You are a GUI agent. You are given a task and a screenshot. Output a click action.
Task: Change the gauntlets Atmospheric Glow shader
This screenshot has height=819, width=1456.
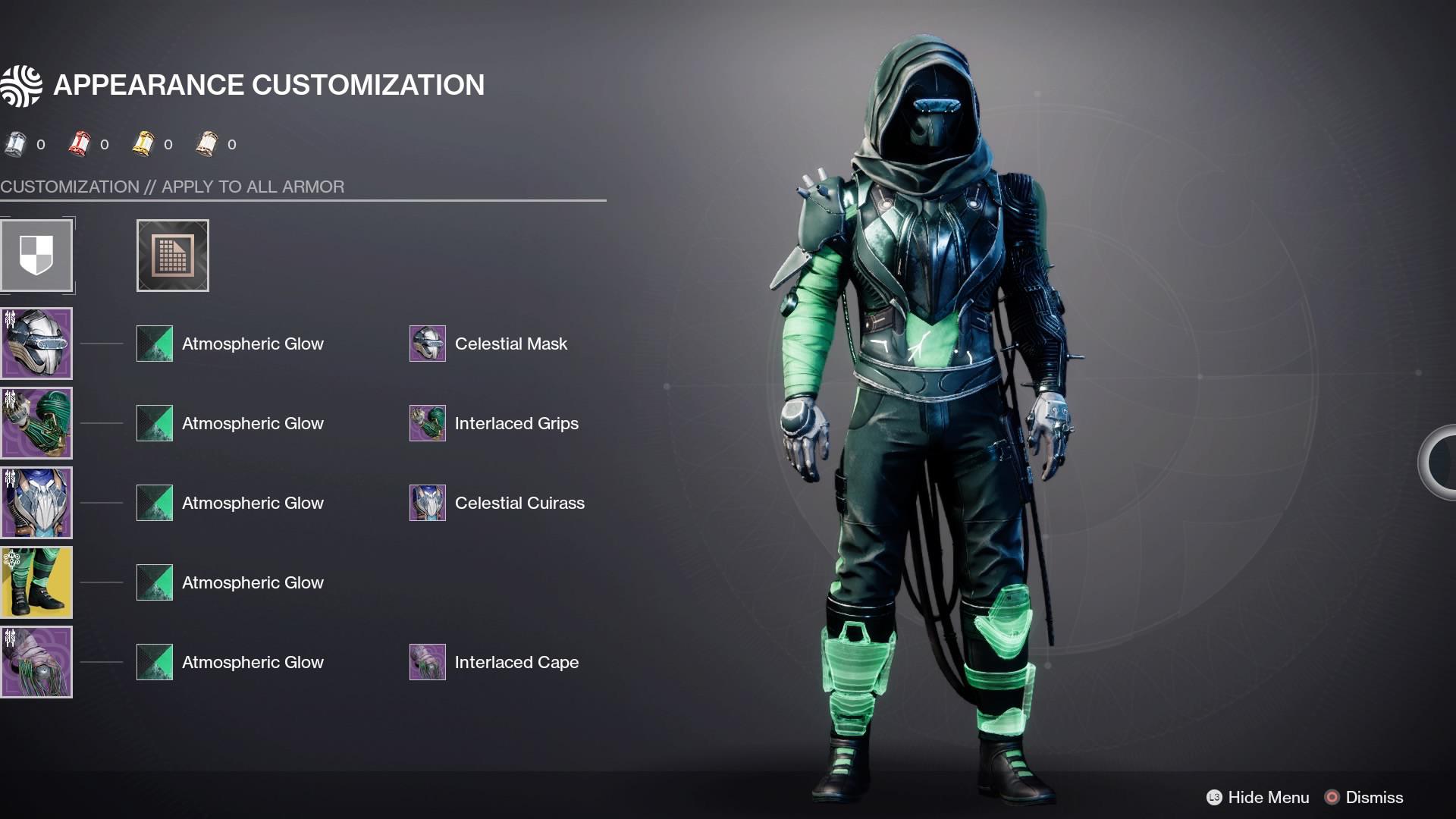pyautogui.click(x=154, y=423)
